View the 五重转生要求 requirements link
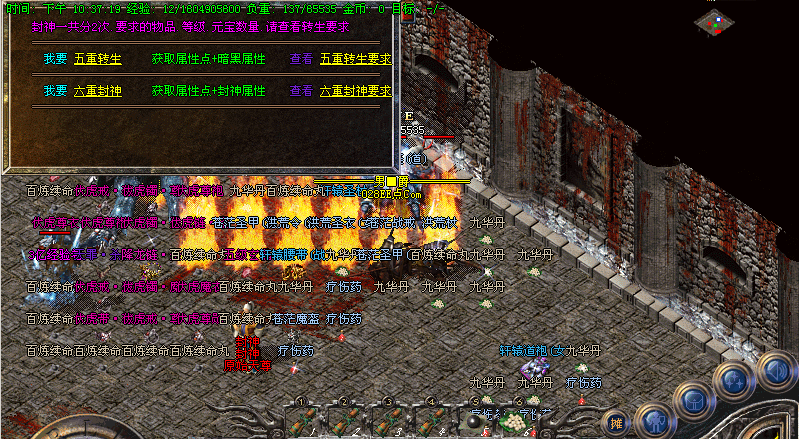Screen dimensions: 799x439 click(x=355, y=59)
